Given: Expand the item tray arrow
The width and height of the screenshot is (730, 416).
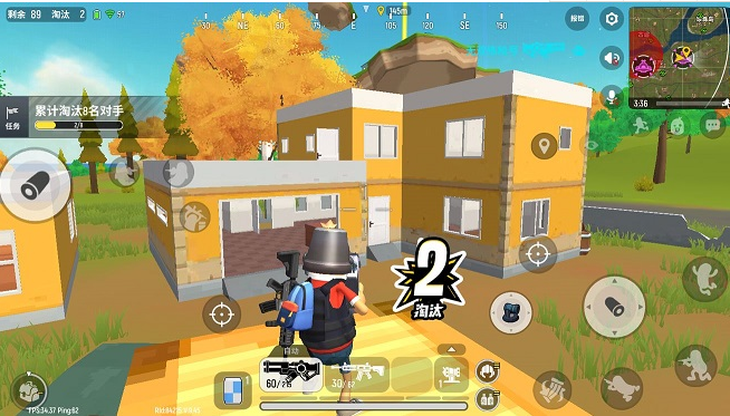Looking at the screenshot, I should click(451, 349).
